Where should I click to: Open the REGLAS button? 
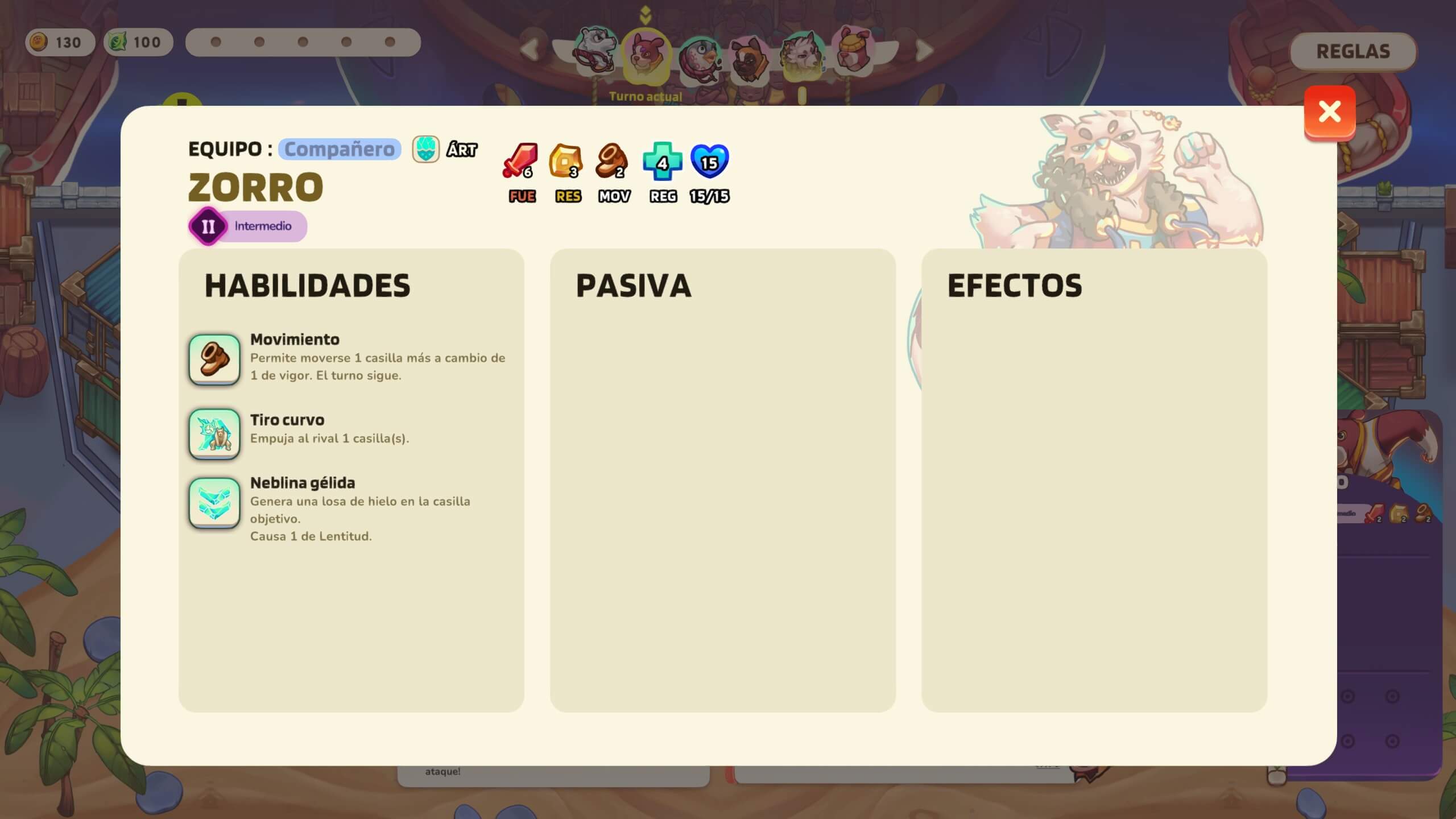point(1355,51)
